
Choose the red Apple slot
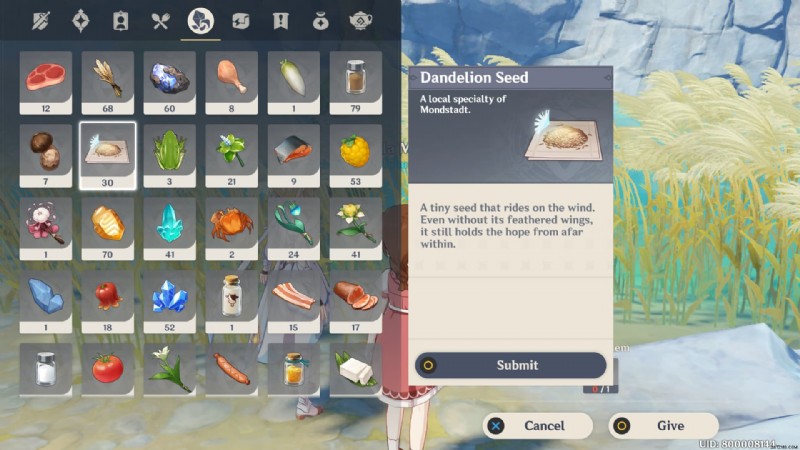pyautogui.click(x=107, y=296)
